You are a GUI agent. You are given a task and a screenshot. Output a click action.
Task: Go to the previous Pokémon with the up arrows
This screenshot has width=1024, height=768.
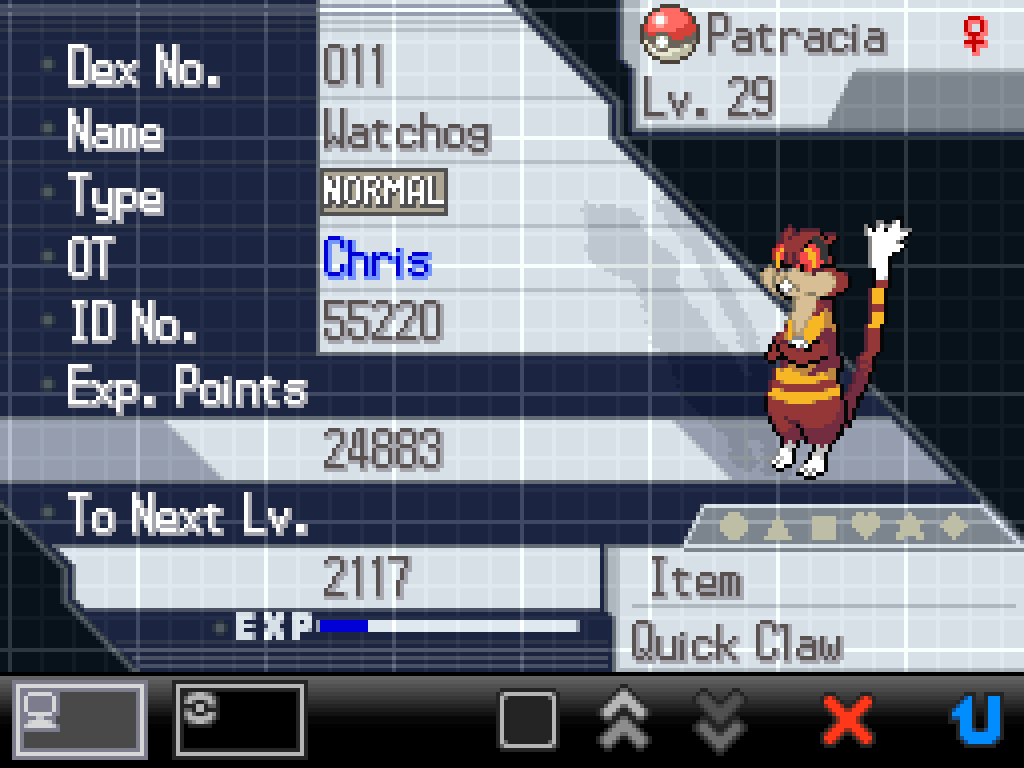click(x=624, y=718)
